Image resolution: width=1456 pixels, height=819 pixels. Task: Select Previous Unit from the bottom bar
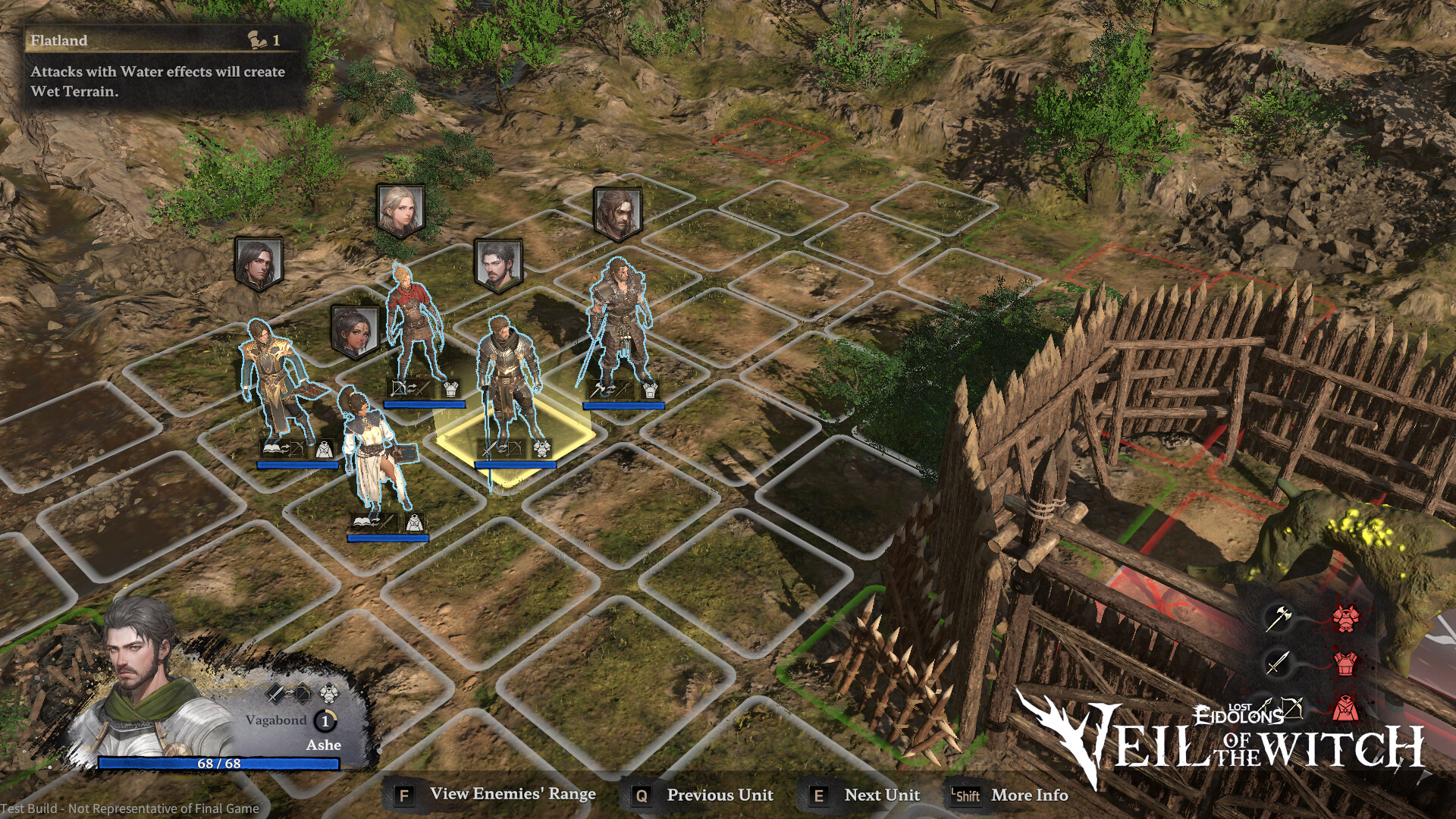[x=719, y=795]
